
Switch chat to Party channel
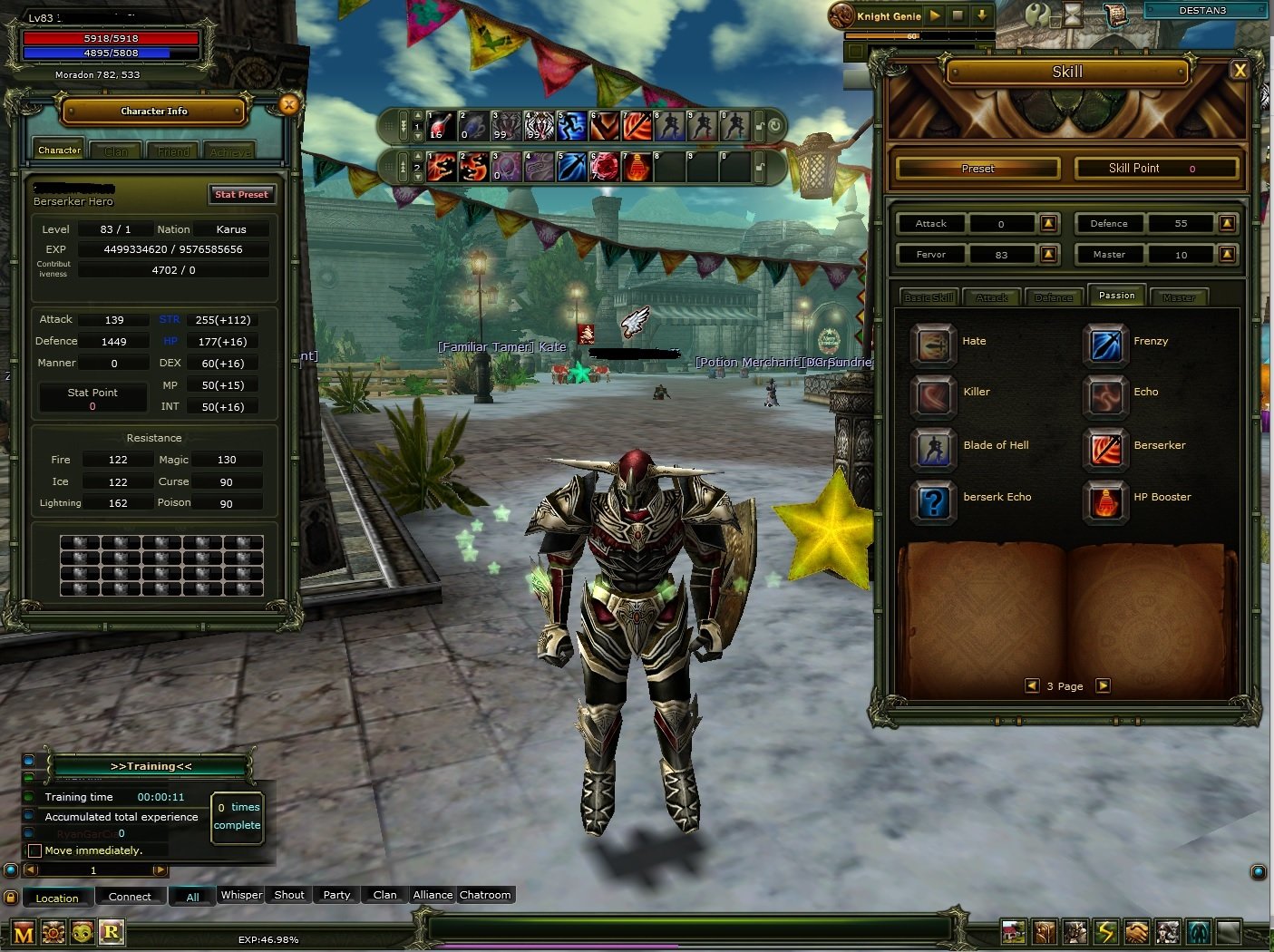pyautogui.click(x=336, y=895)
